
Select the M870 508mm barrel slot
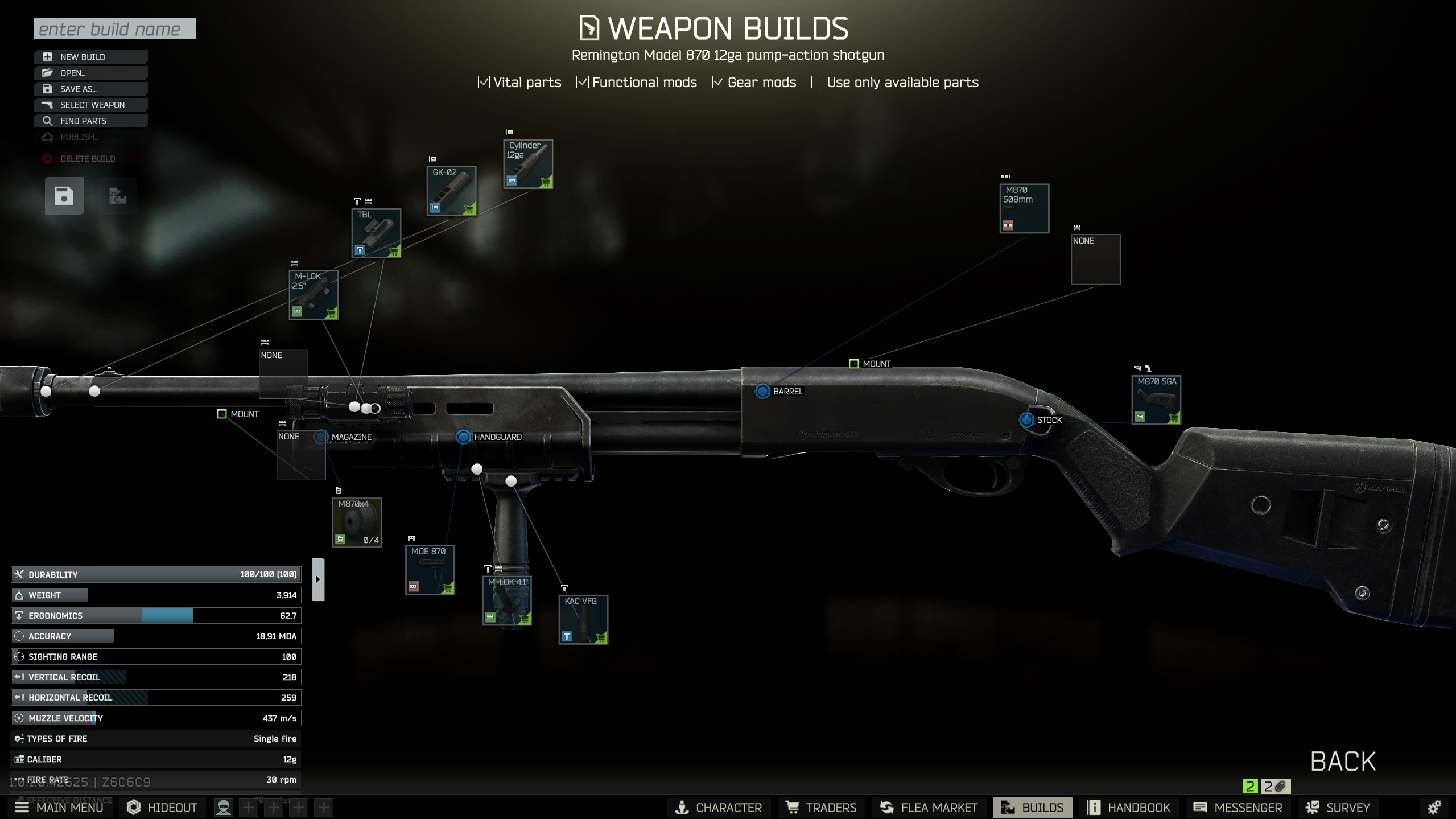pos(1024,208)
